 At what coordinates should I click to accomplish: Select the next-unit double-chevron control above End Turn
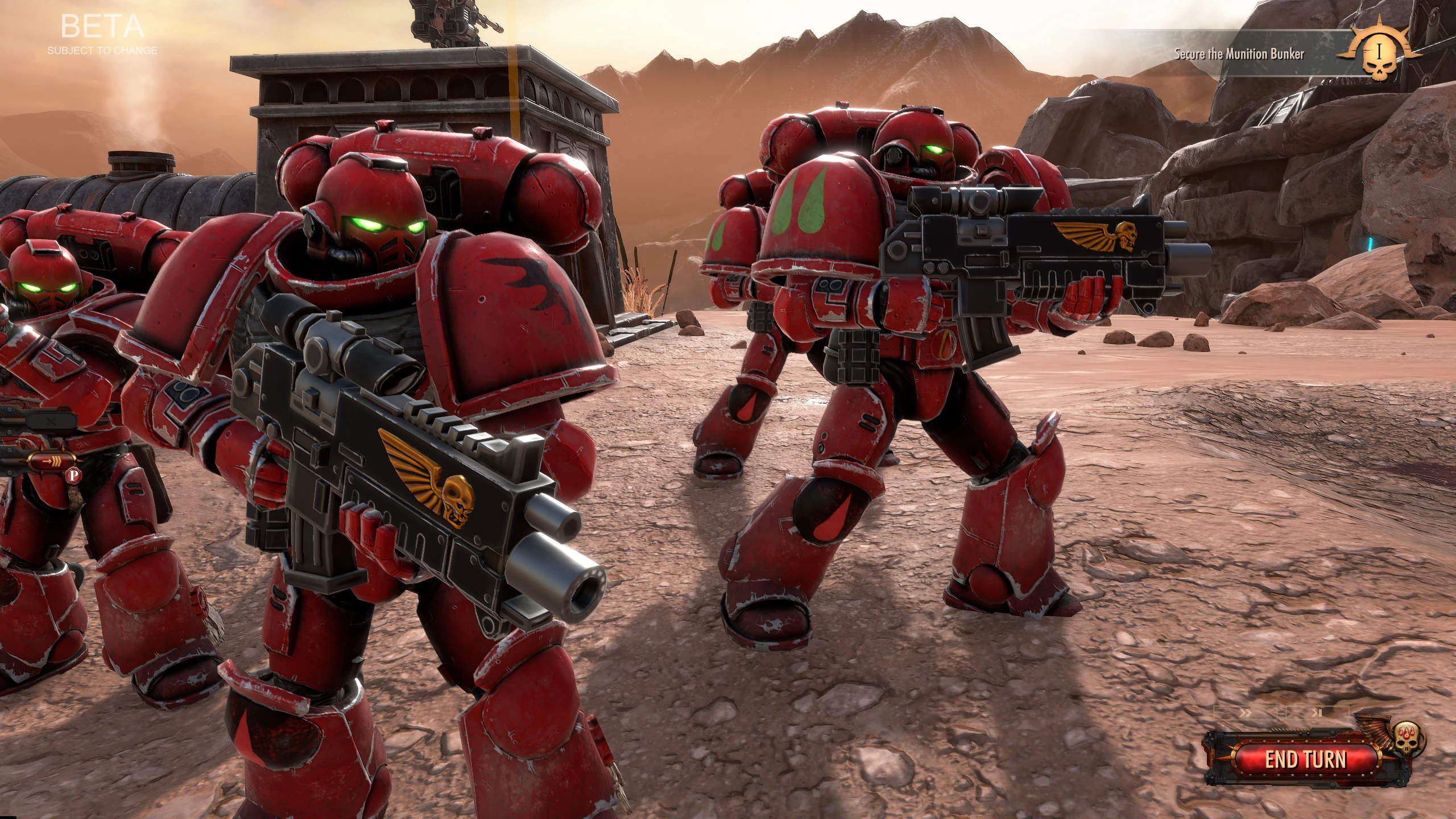(x=1246, y=713)
